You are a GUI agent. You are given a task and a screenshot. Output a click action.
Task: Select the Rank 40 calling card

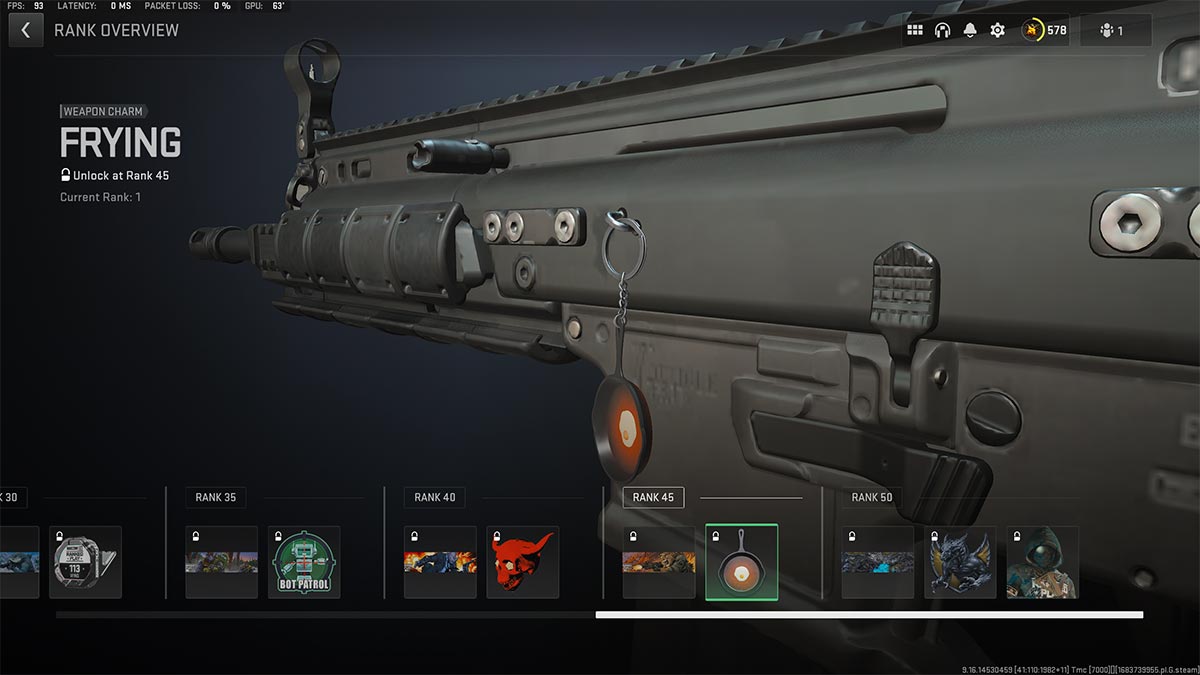pos(440,562)
